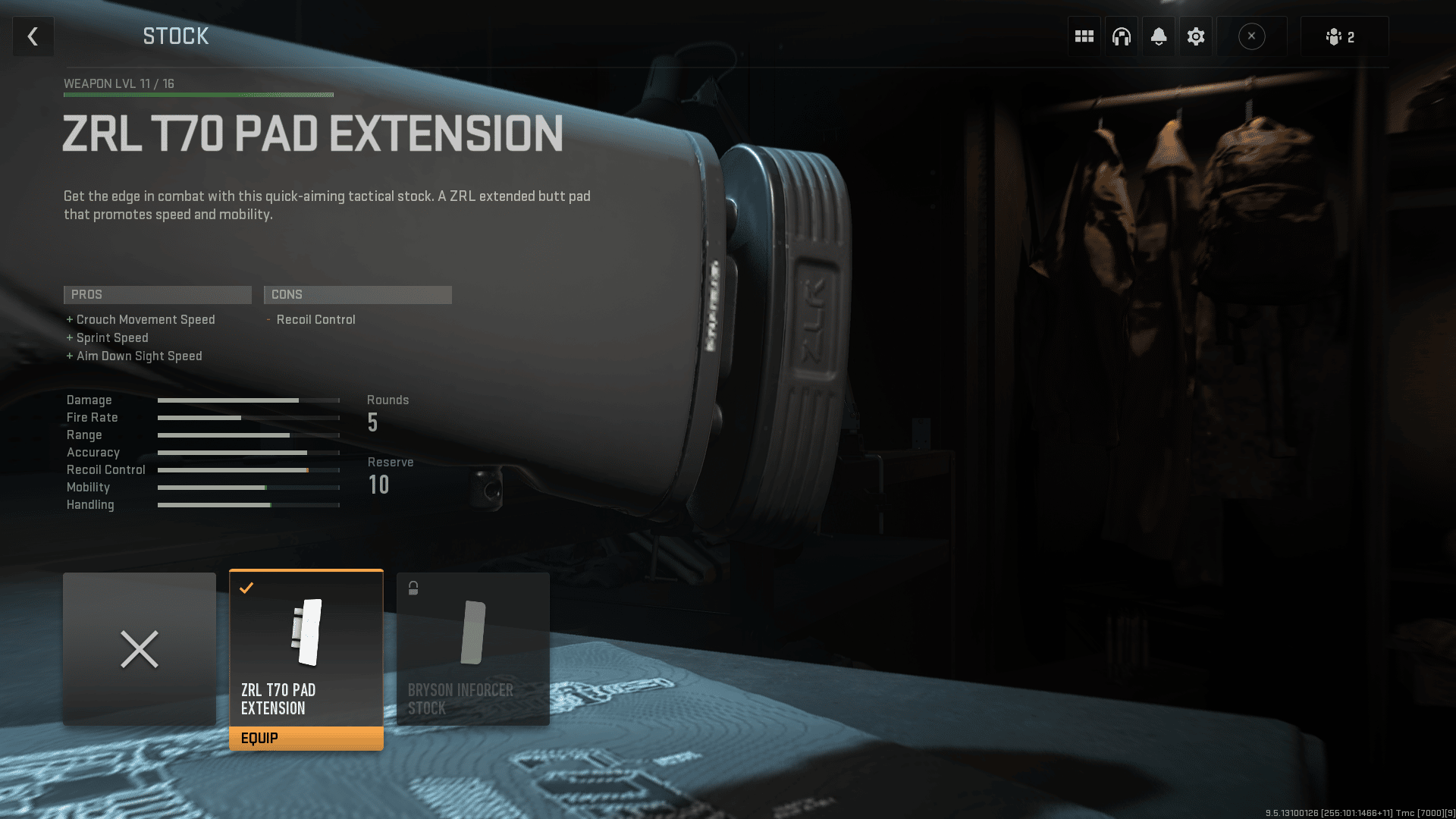Viewport: 1456px width, 819px height.
Task: Click the lock icon on Bryson Inforcer Stock
Action: (413, 587)
